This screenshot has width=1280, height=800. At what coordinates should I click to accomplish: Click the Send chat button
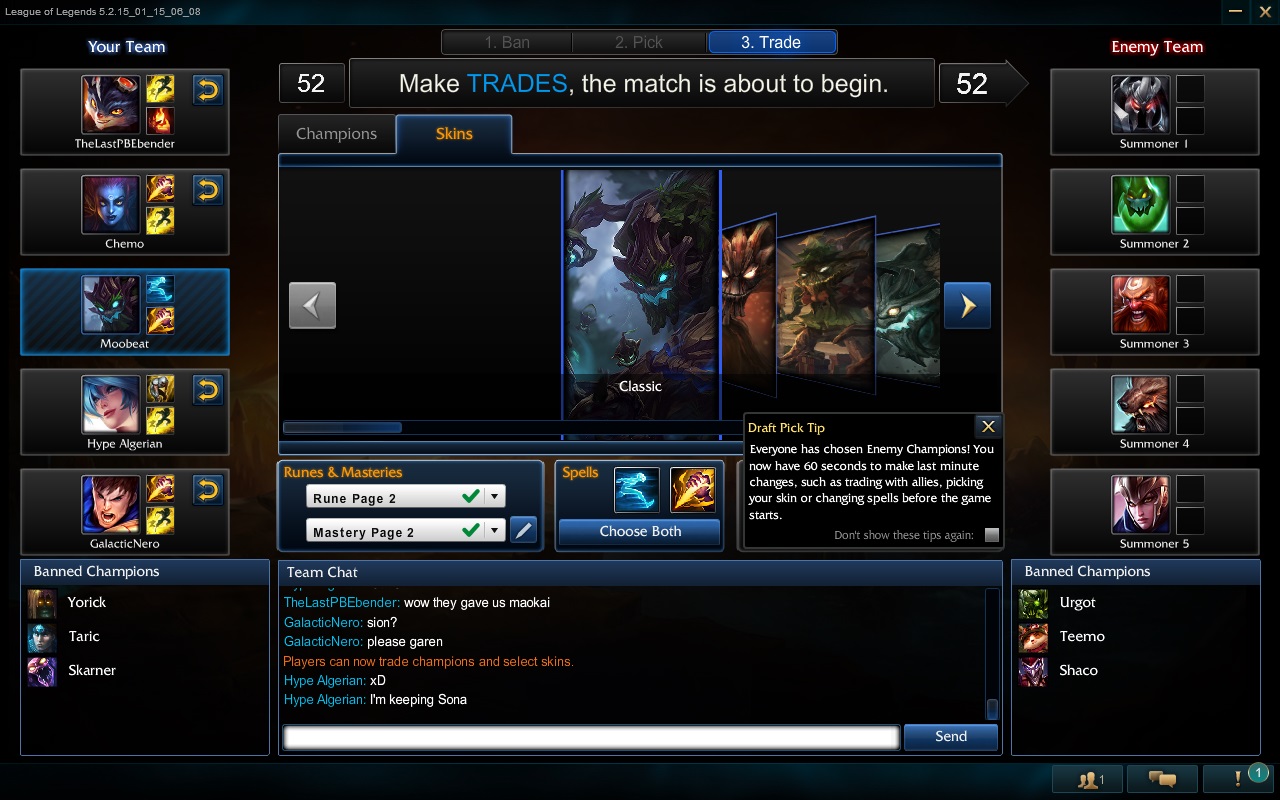[x=950, y=736]
